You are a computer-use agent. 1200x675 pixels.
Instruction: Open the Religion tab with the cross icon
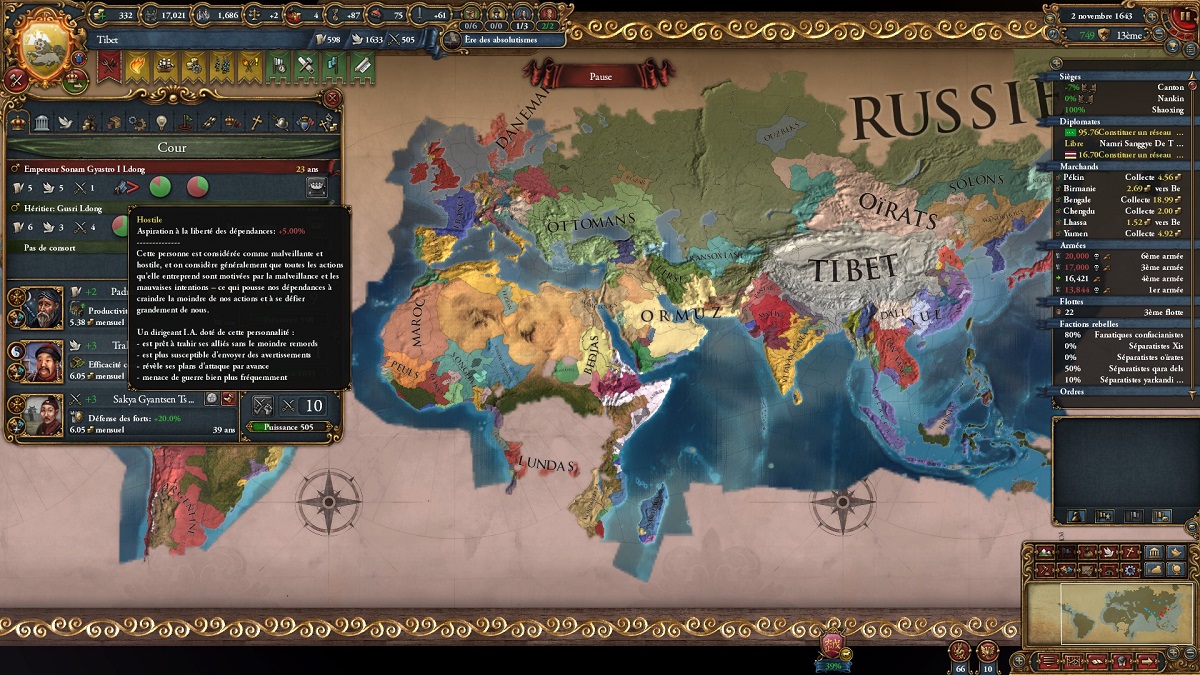(x=256, y=123)
